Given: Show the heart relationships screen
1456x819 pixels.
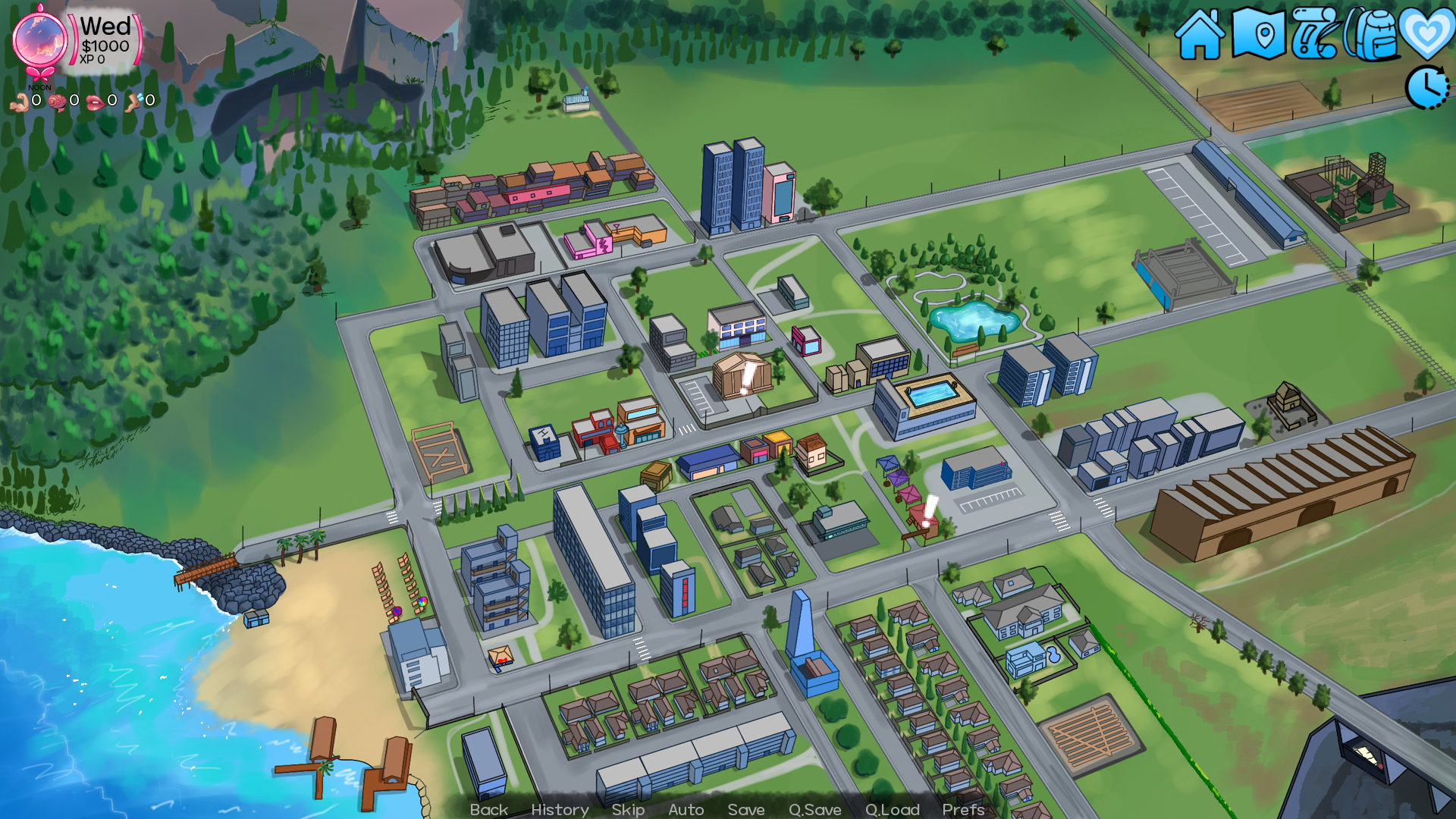Looking at the screenshot, I should [1426, 34].
